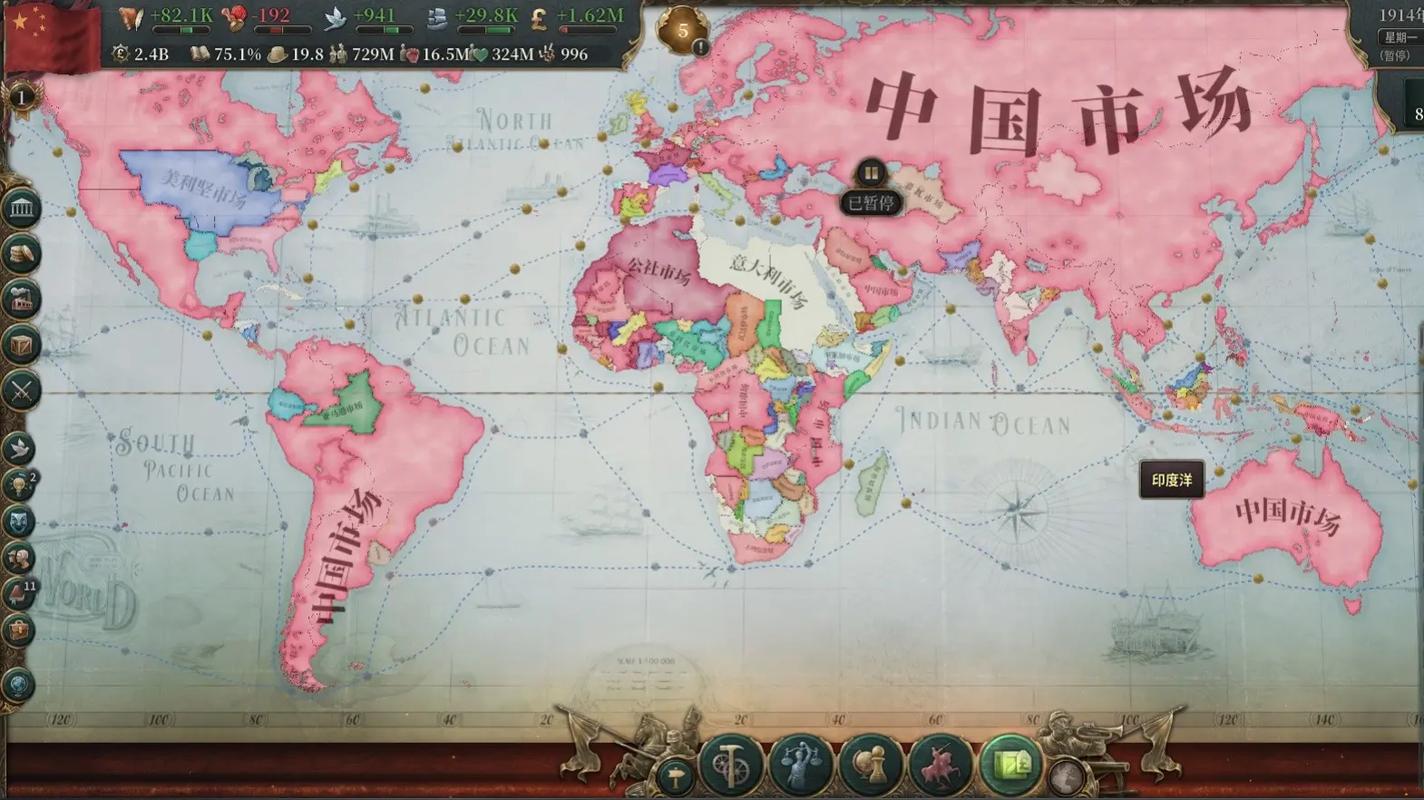Open the buildings panel with factory icon

click(21, 300)
